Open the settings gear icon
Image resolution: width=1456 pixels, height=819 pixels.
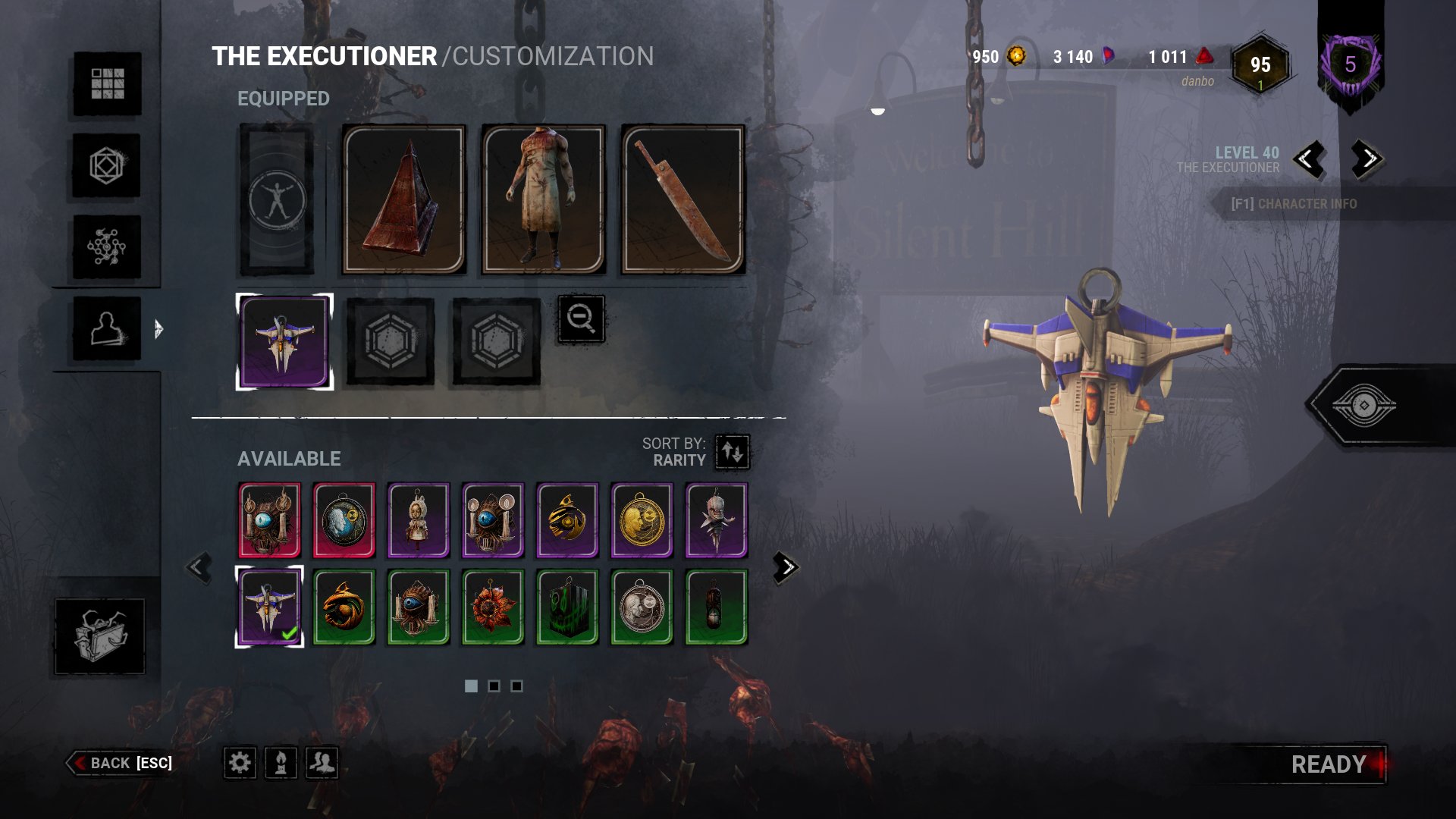point(240,762)
